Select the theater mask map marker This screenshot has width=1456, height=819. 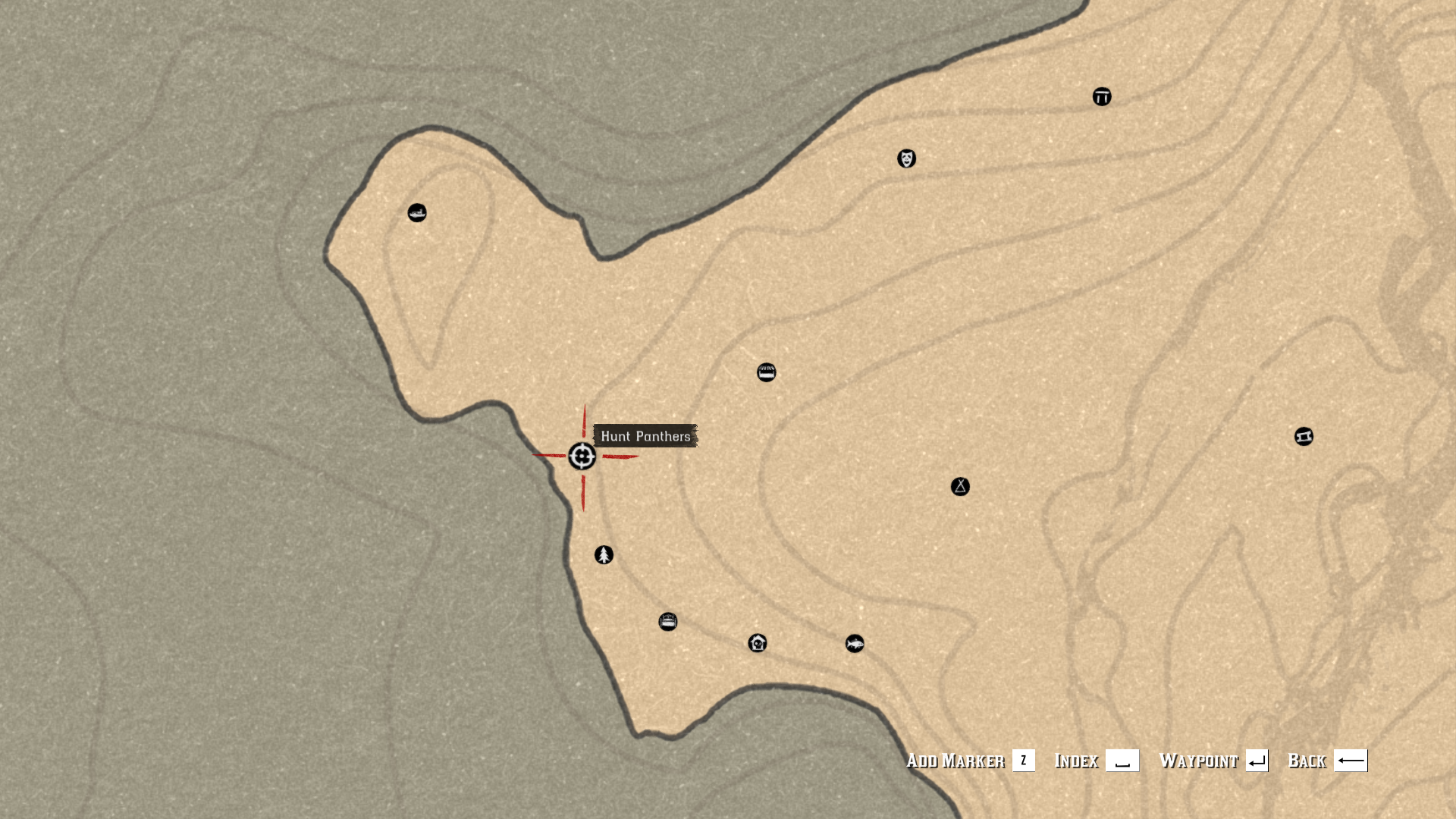906,158
